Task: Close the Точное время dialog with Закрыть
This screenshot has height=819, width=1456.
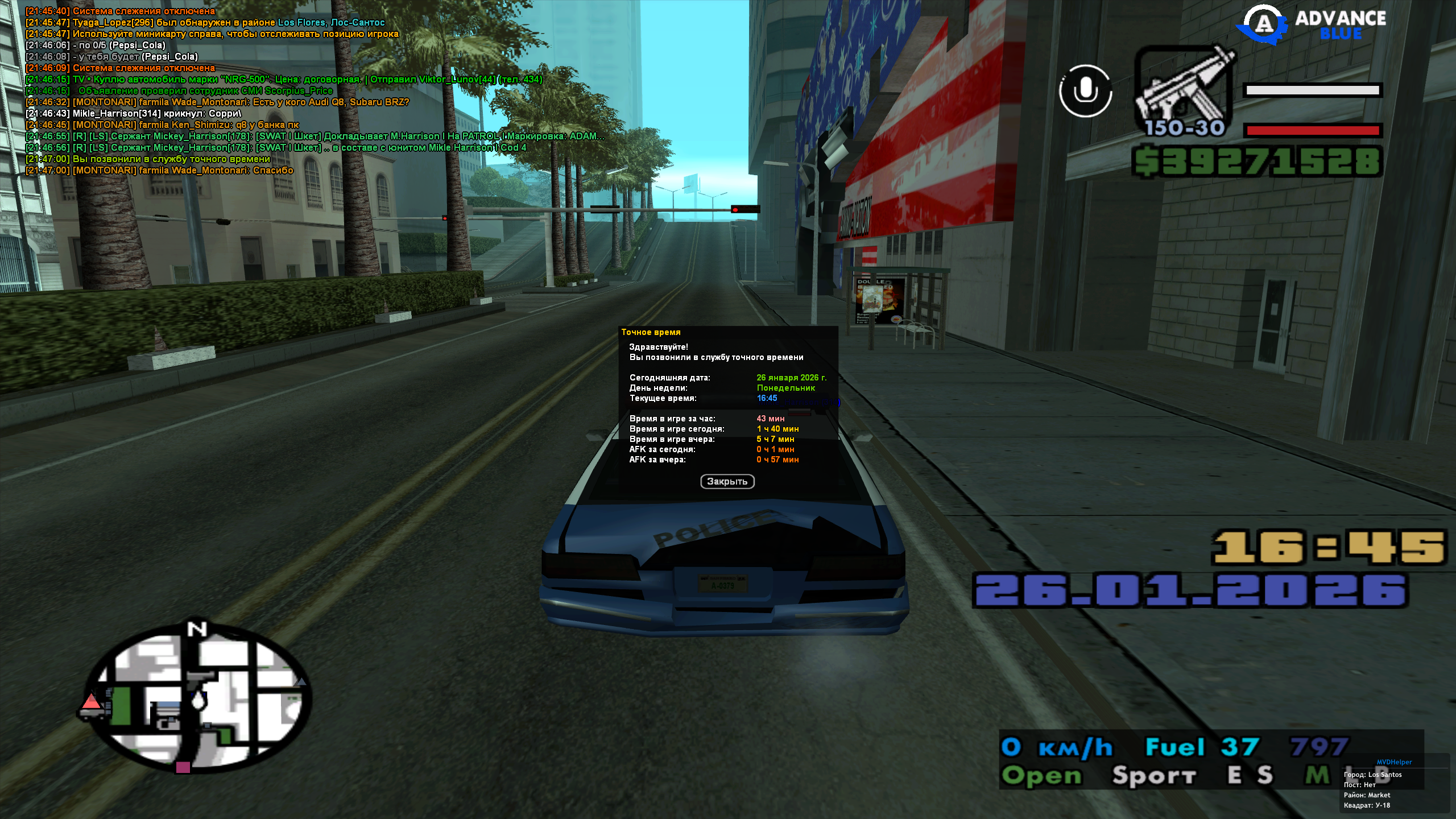Action: tap(727, 482)
